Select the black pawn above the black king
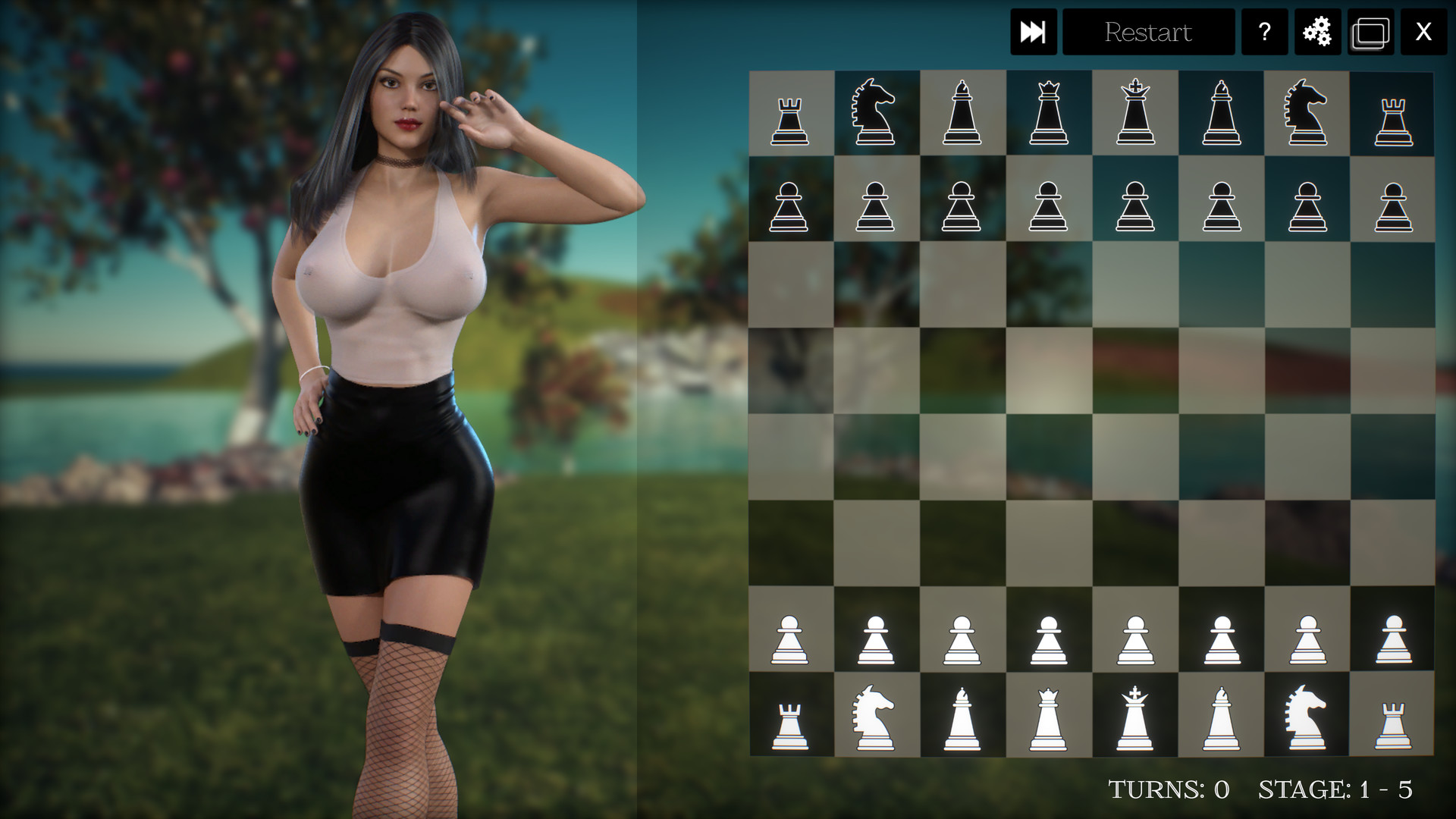Viewport: 1456px width, 819px height. pos(1135,205)
